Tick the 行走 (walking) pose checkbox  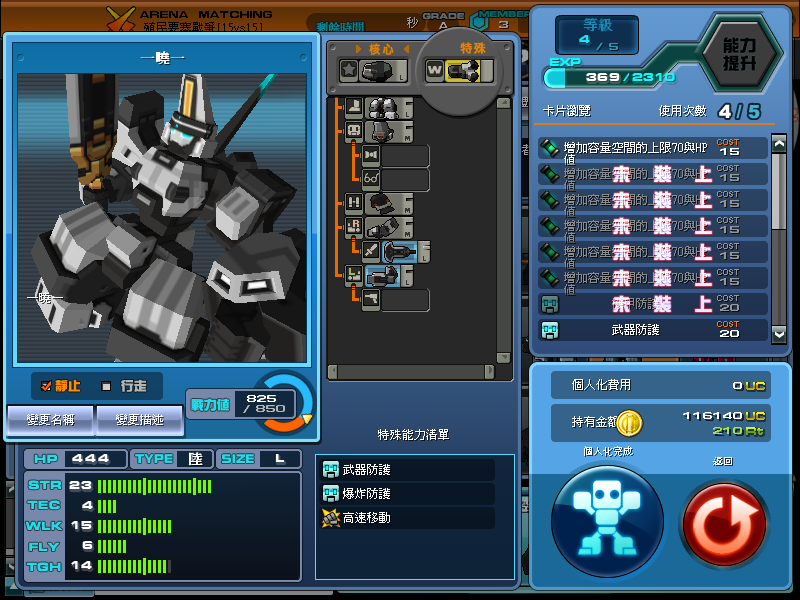107,386
